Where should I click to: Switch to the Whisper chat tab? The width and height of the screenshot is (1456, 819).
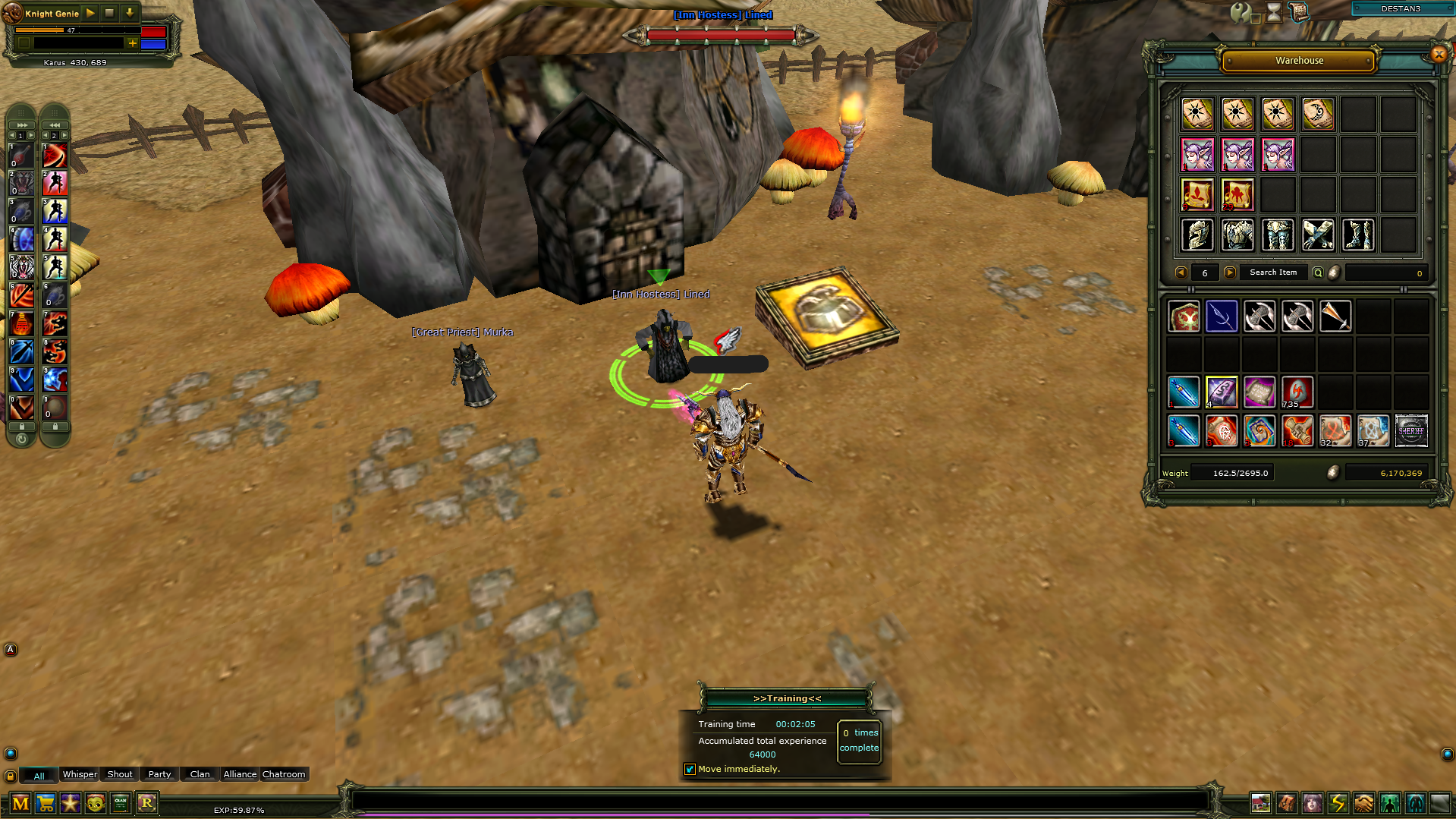pos(80,774)
